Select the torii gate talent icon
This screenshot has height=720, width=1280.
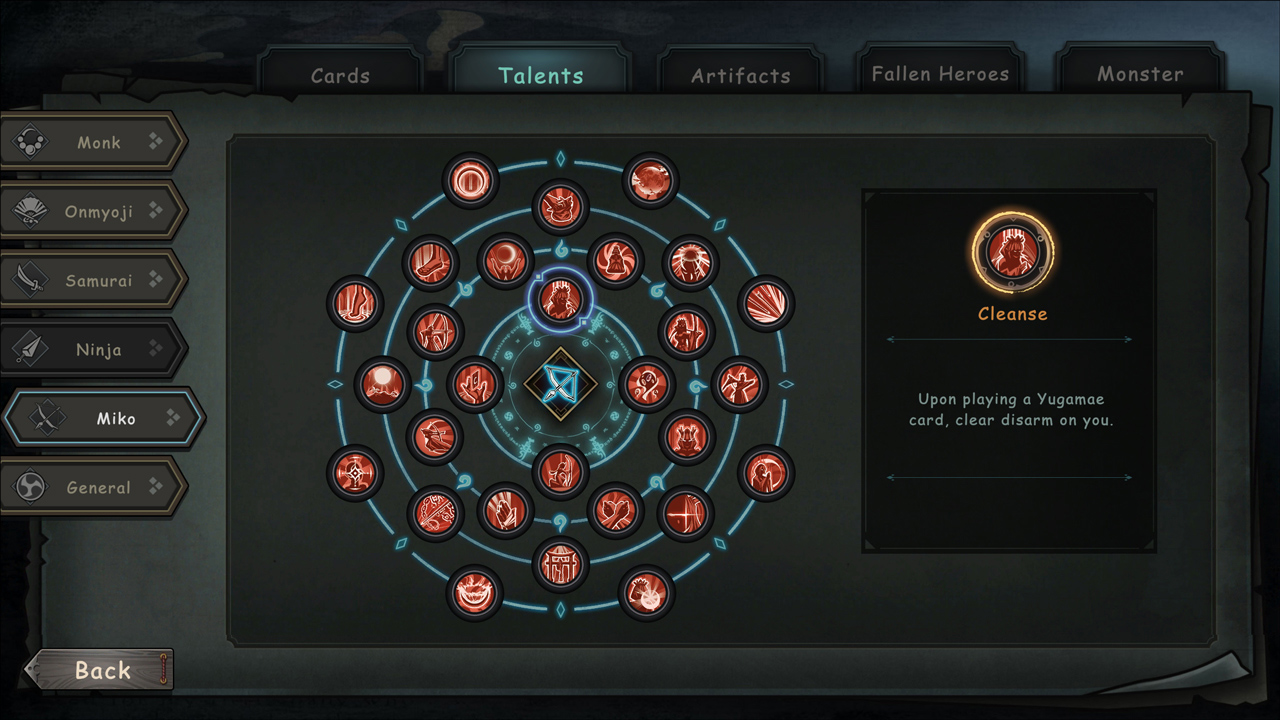pyautogui.click(x=561, y=562)
